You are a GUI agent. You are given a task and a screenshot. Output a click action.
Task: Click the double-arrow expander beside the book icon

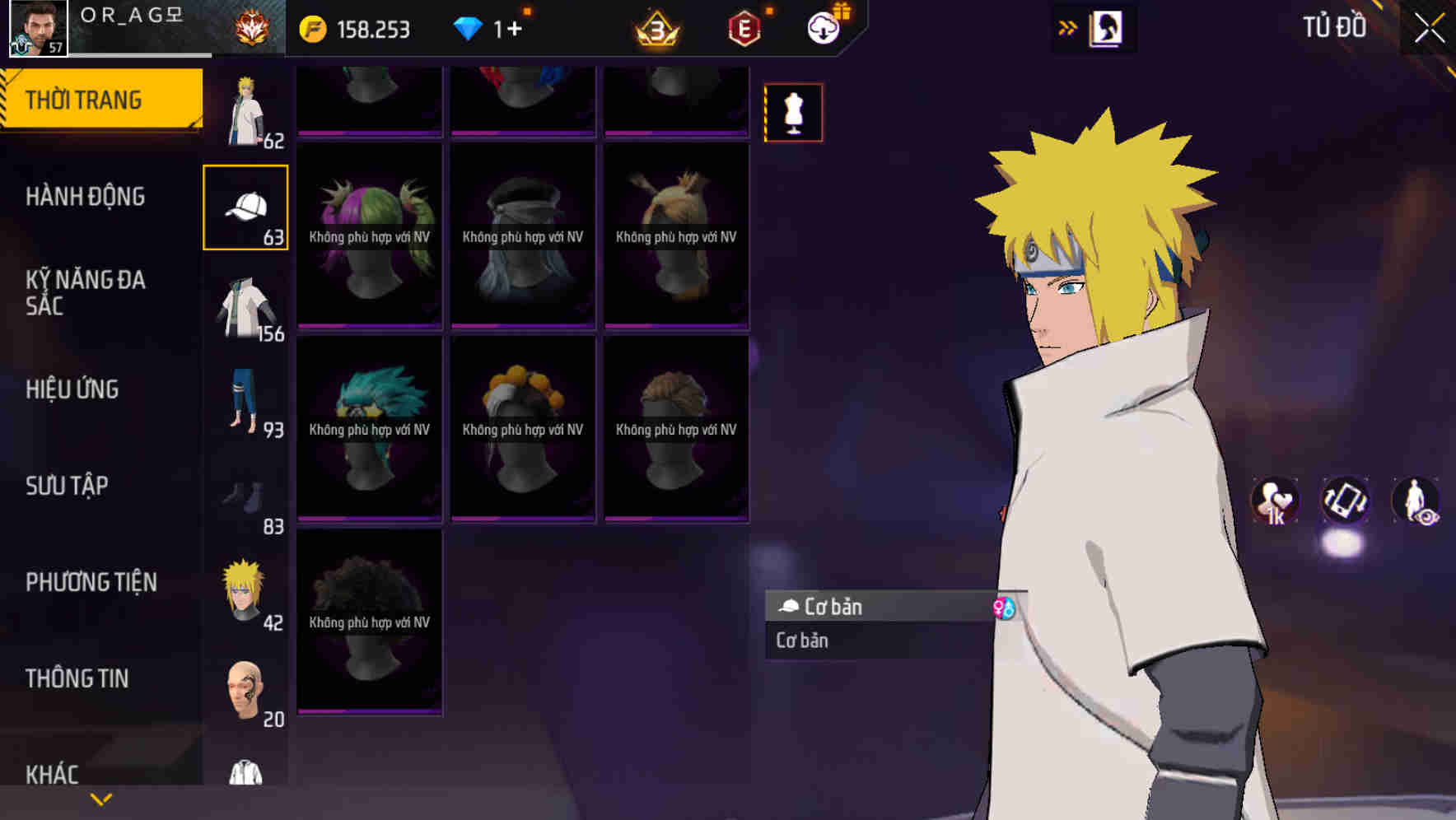tap(1068, 27)
